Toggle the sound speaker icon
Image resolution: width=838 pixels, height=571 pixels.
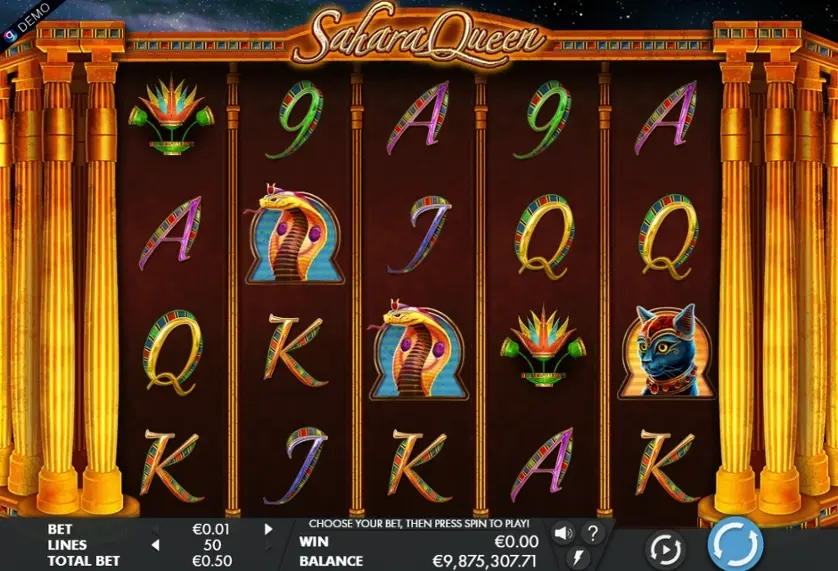click(563, 532)
